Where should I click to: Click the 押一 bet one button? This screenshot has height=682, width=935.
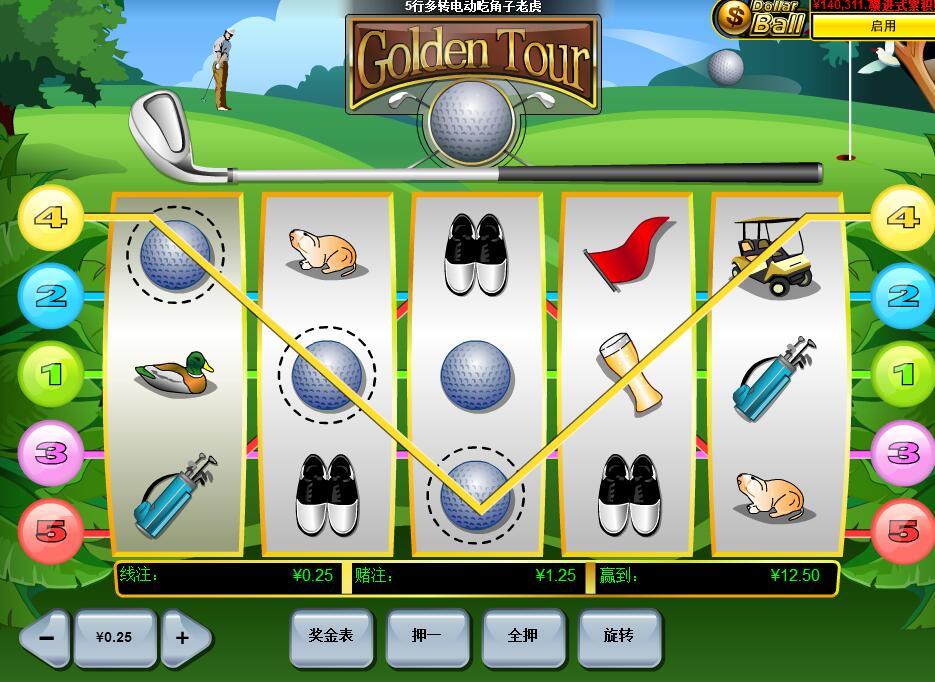[427, 635]
